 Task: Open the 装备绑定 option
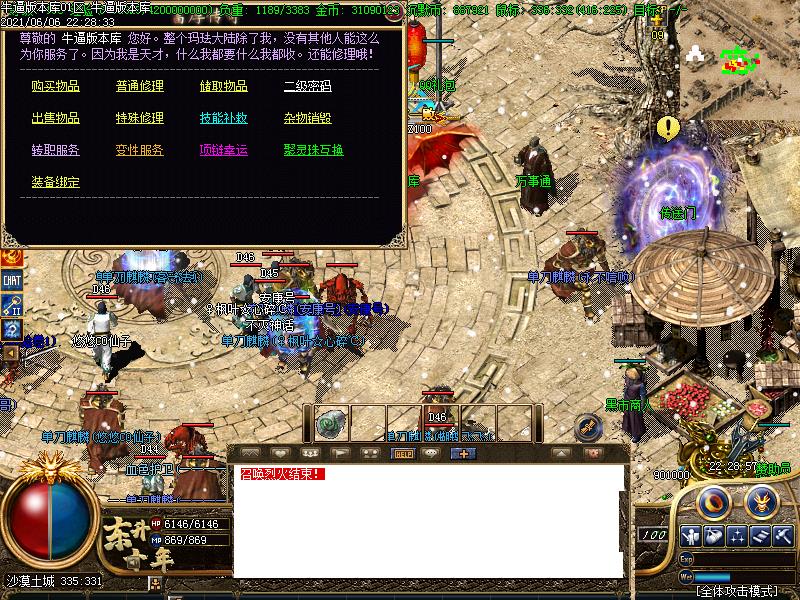pos(55,183)
